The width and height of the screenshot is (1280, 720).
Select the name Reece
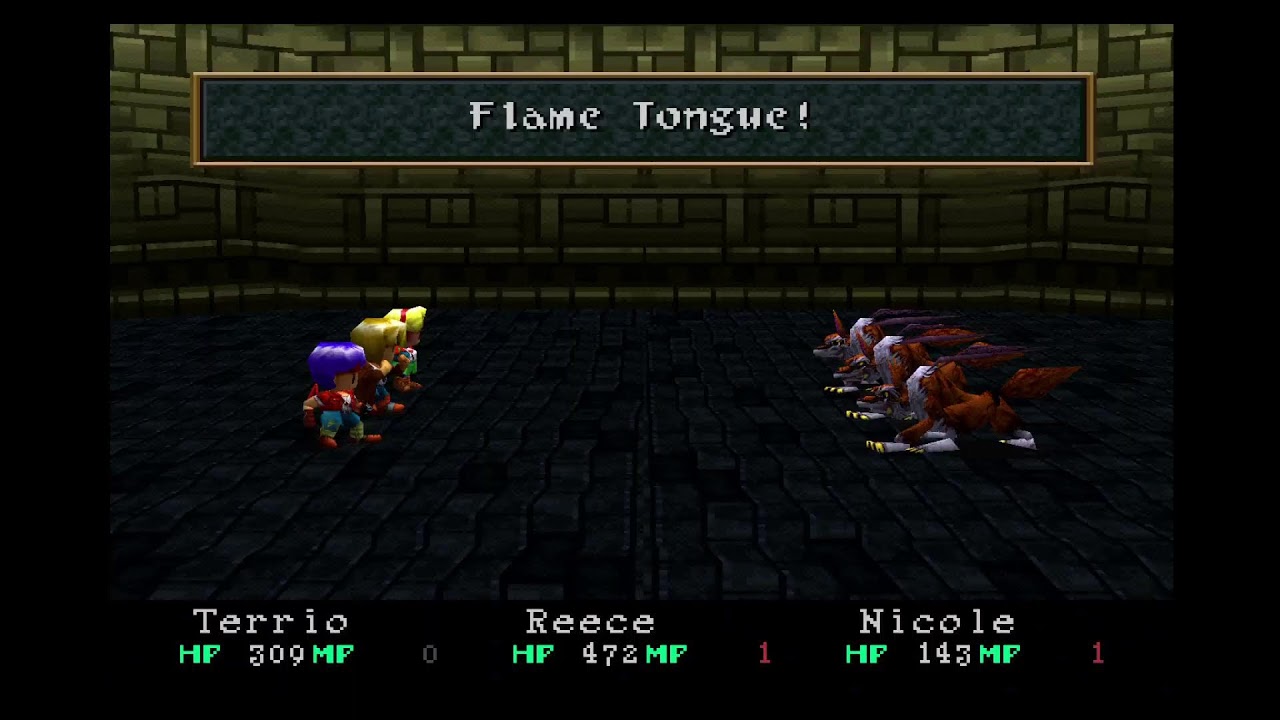click(x=590, y=622)
